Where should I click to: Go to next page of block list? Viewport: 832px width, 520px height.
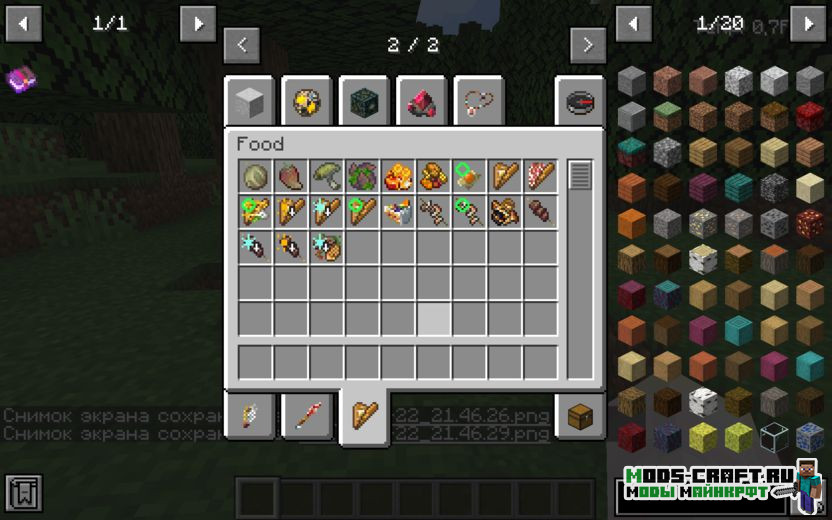(x=808, y=23)
